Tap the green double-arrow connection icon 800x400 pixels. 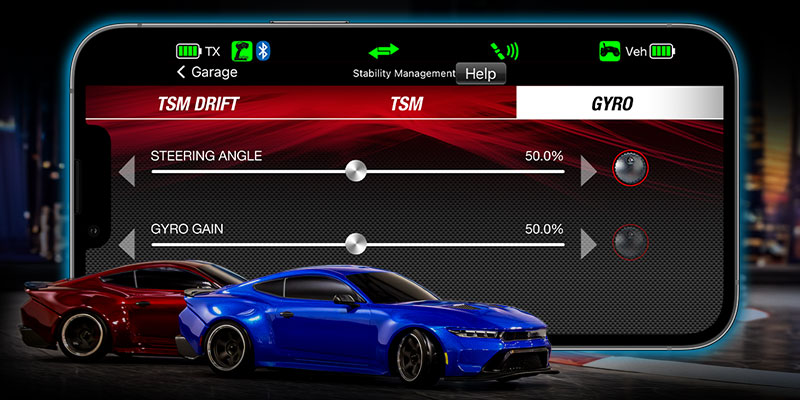pyautogui.click(x=382, y=50)
